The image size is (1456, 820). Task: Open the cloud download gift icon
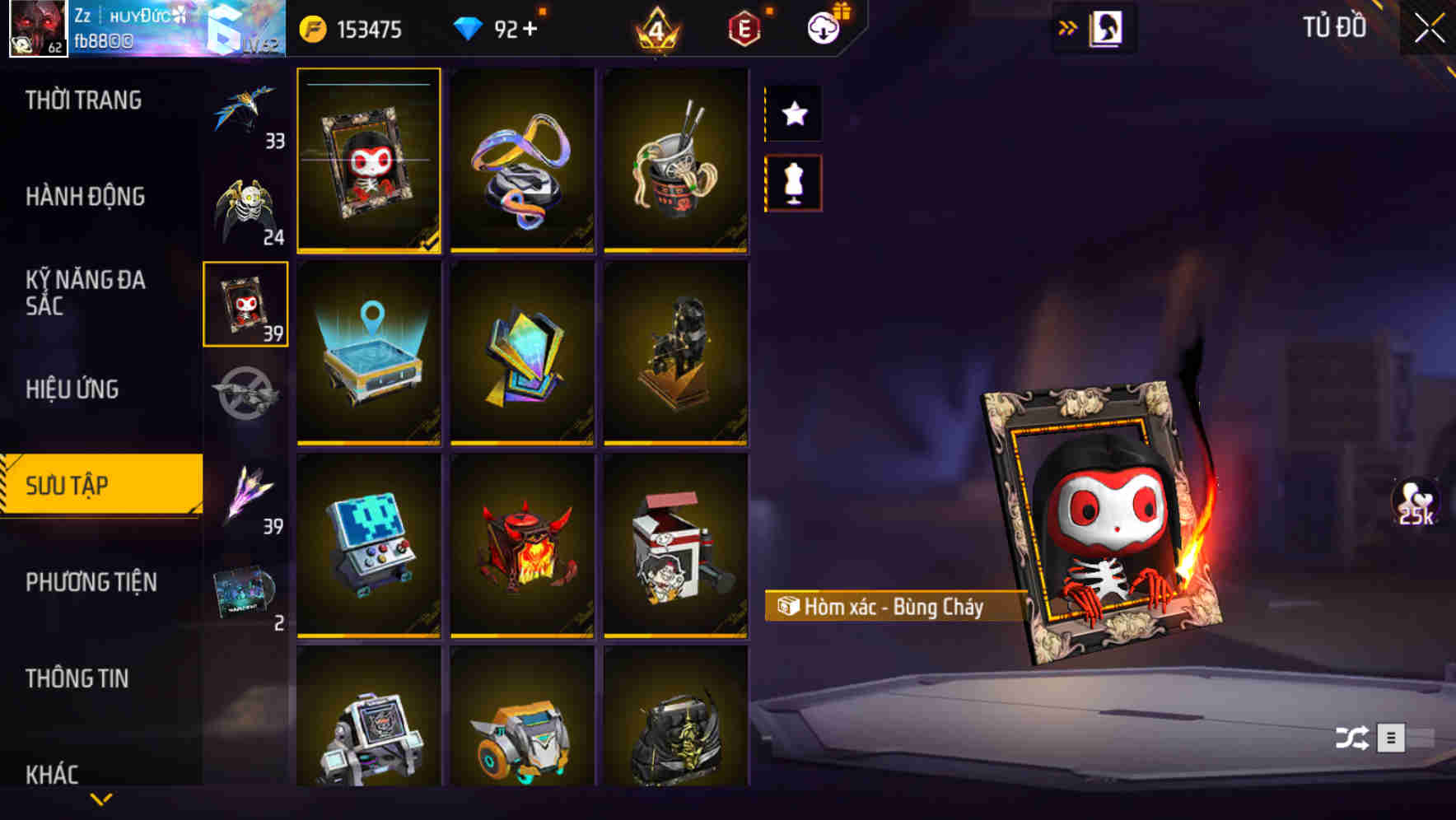tap(824, 27)
